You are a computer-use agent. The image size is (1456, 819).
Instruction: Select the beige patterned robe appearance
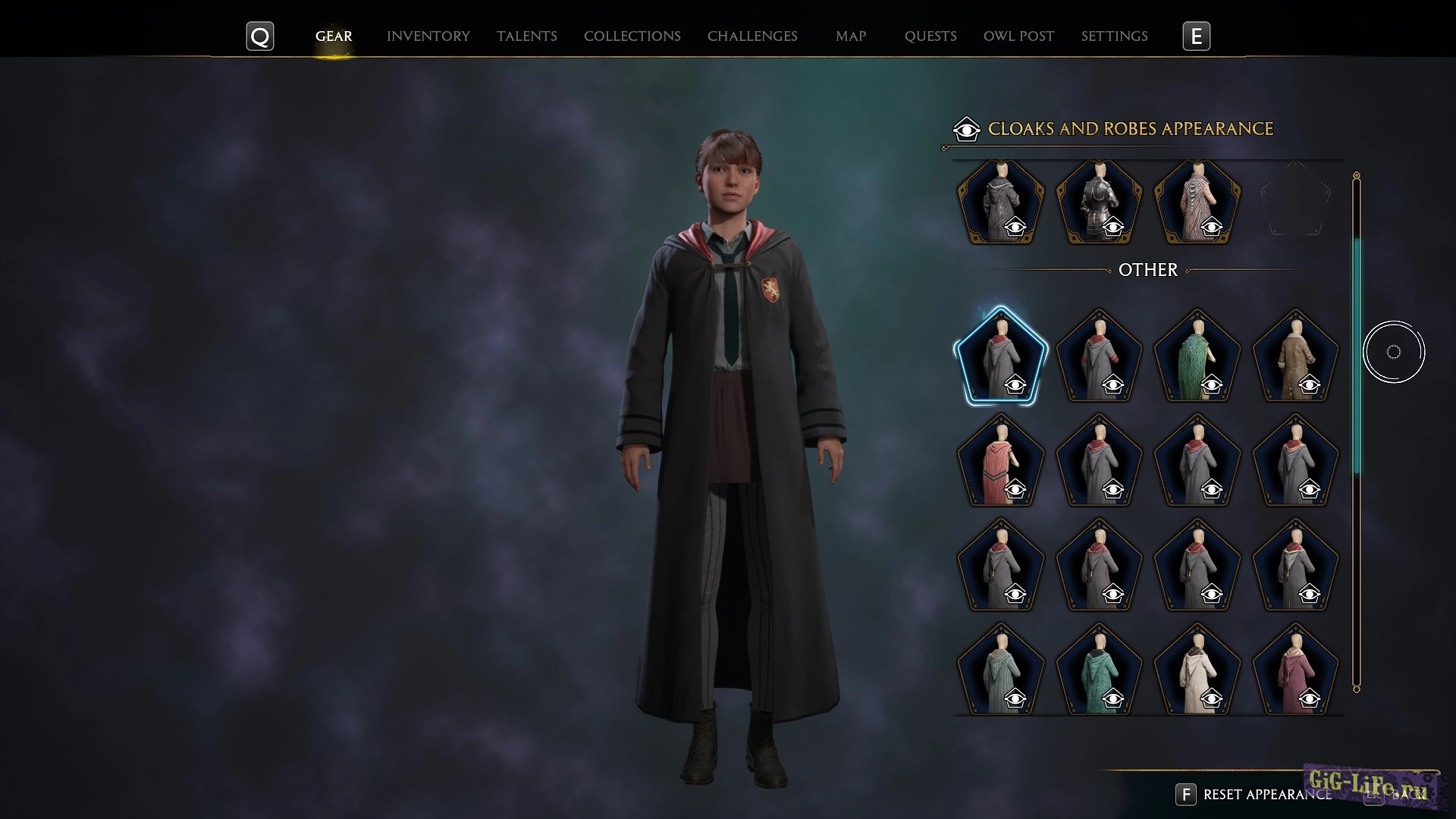[1197, 202]
